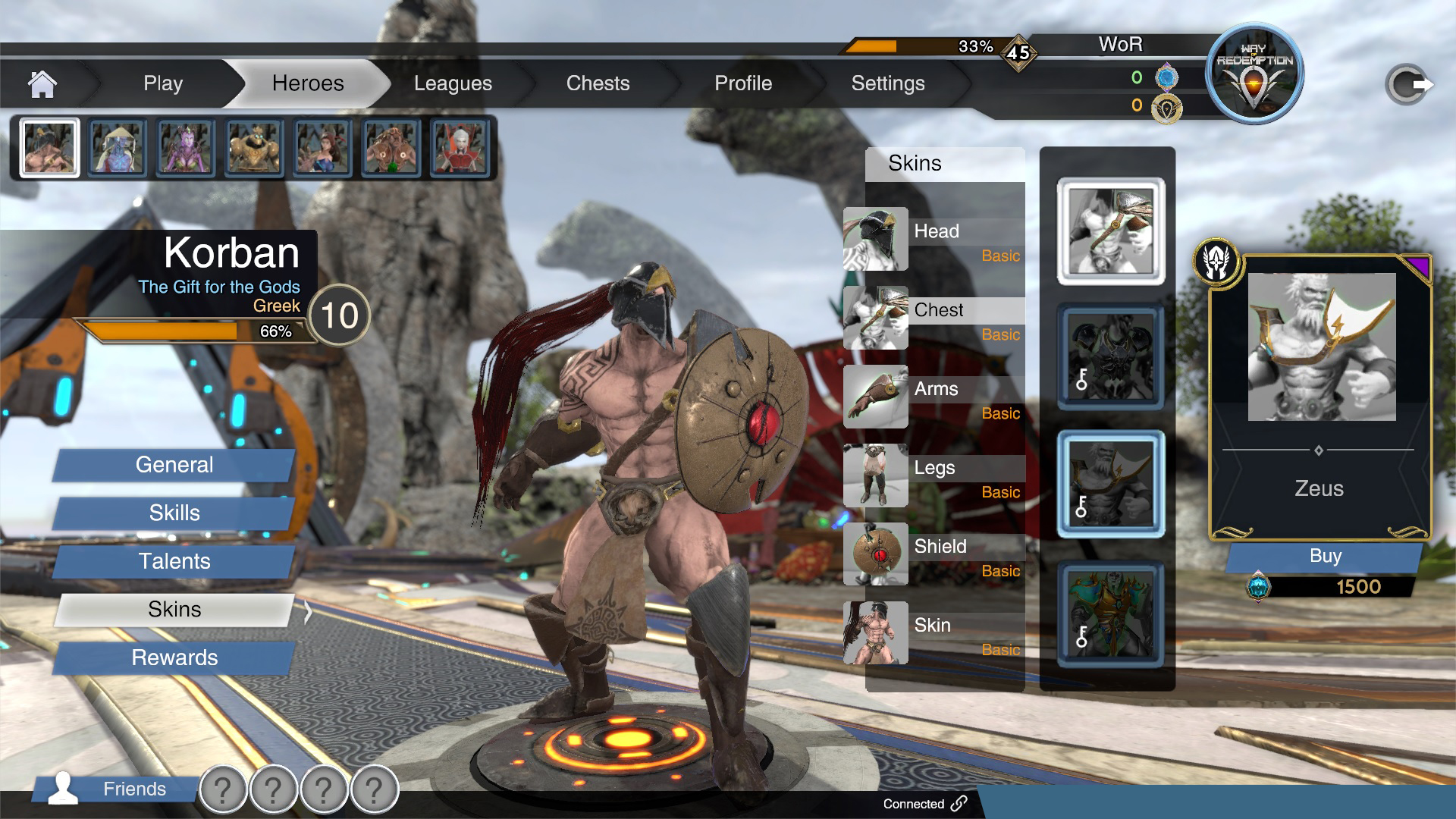Open Korban's General section
1456x819 pixels.
[x=174, y=465]
